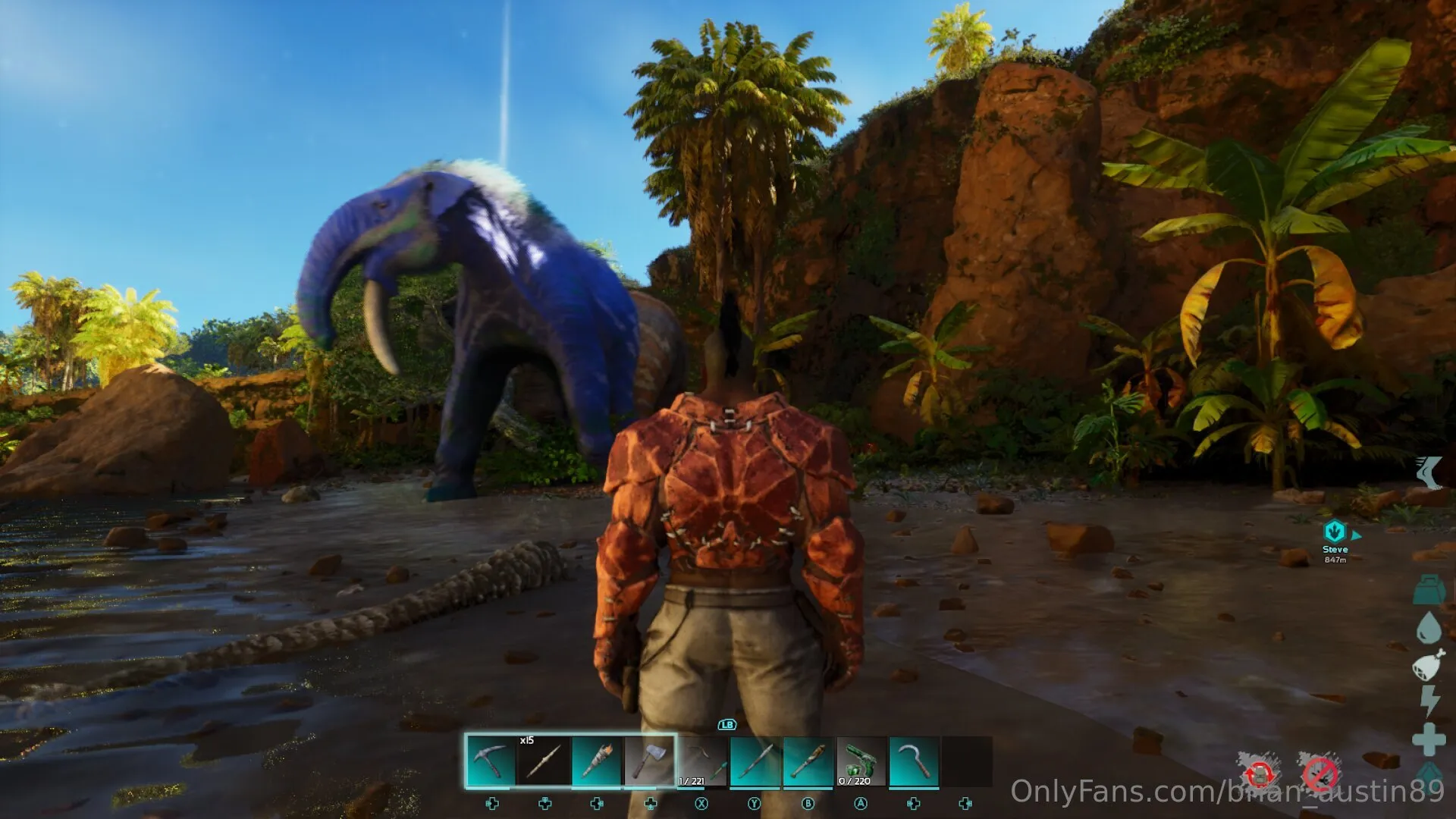Image resolution: width=1456 pixels, height=819 pixels.
Task: Select the metal pickaxe hotbar slot
Action: coord(491,761)
